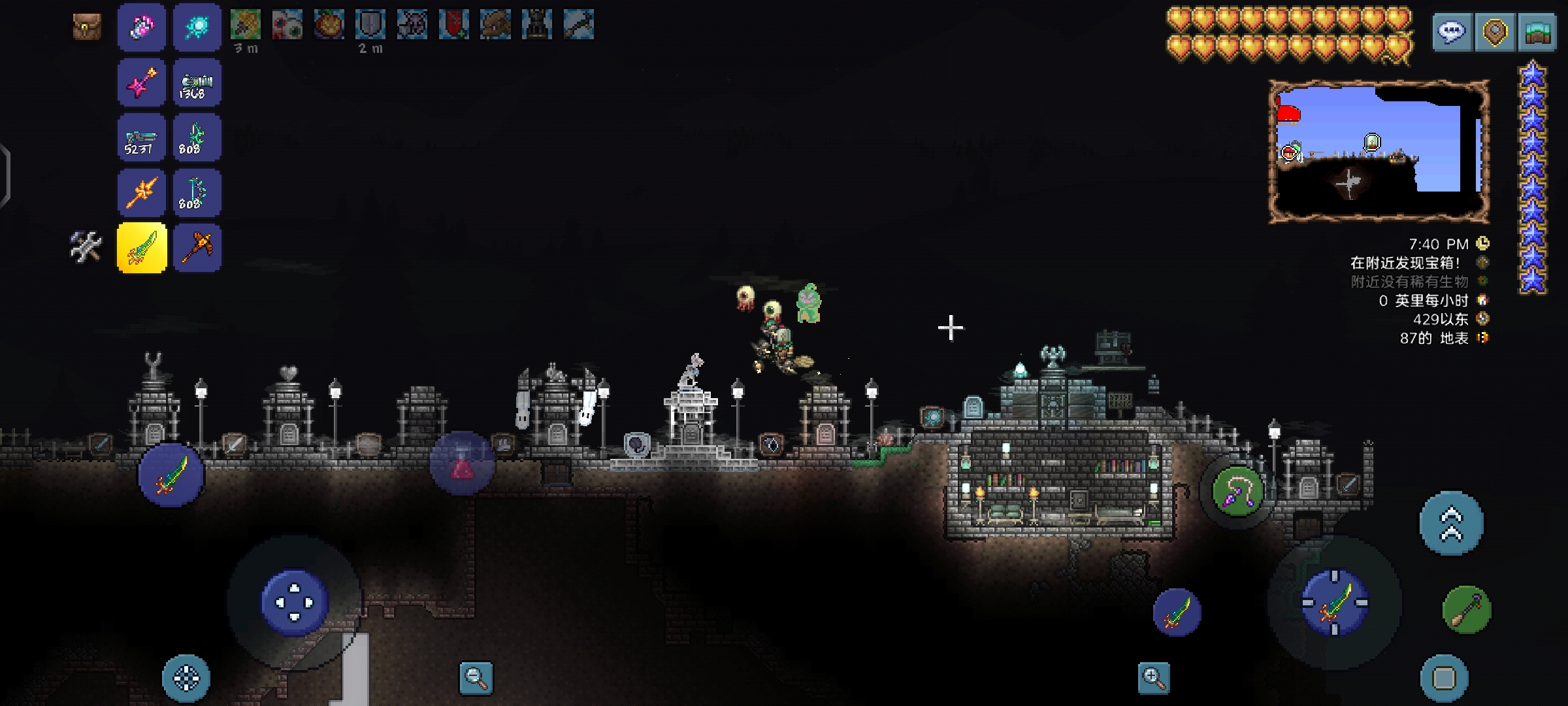This screenshot has height=706, width=1568.
Task: Open the leather backpack inventory
Action: (x=87, y=27)
